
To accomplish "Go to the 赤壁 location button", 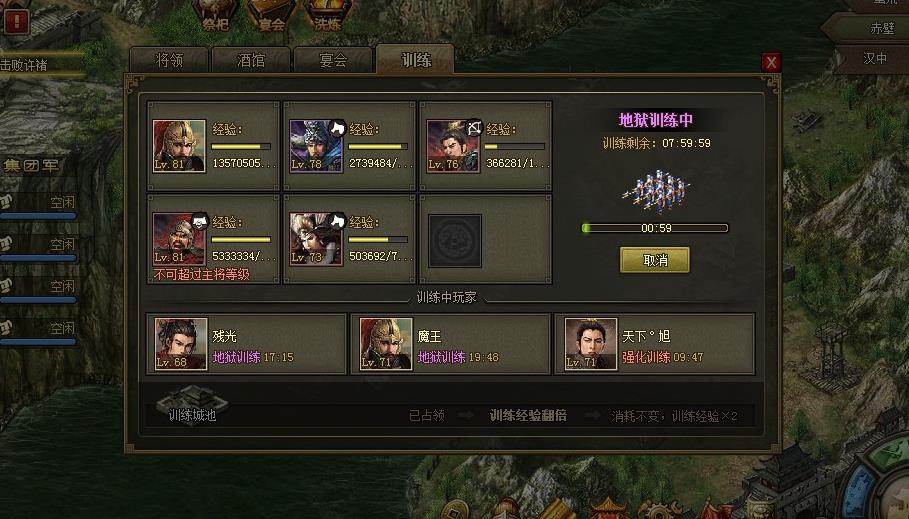I will tap(867, 27).
